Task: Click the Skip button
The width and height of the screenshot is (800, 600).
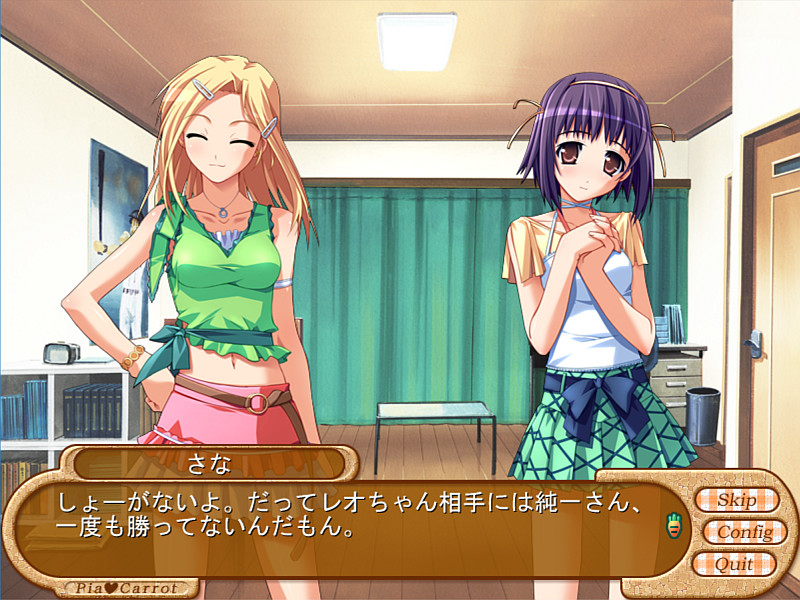Action: point(735,499)
